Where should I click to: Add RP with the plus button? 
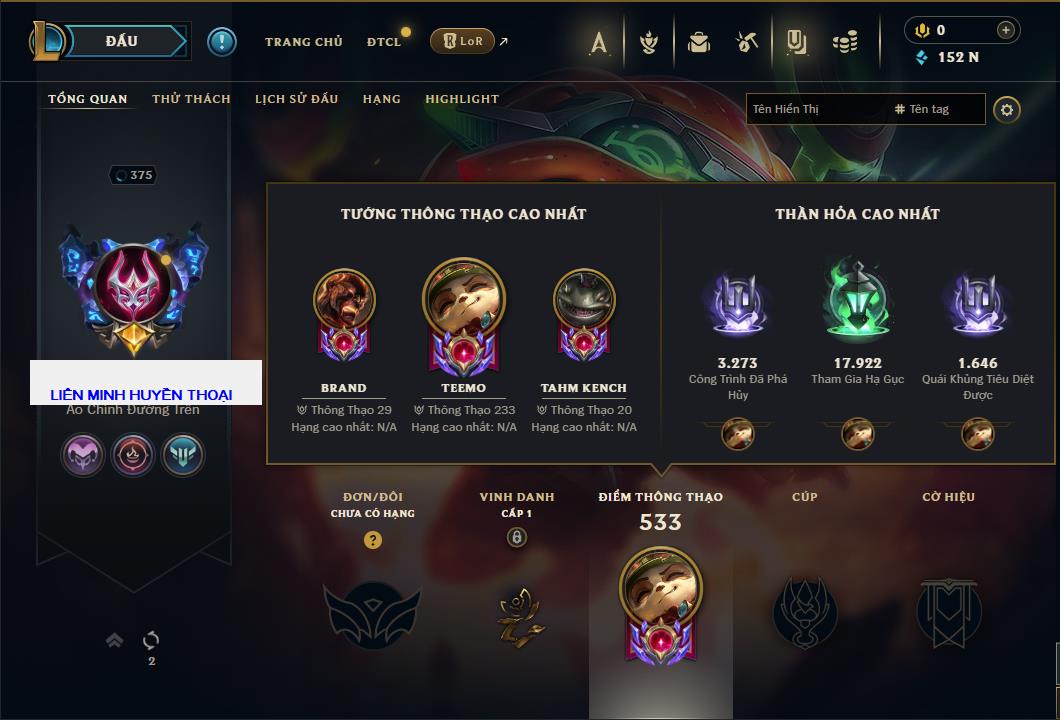1006,30
